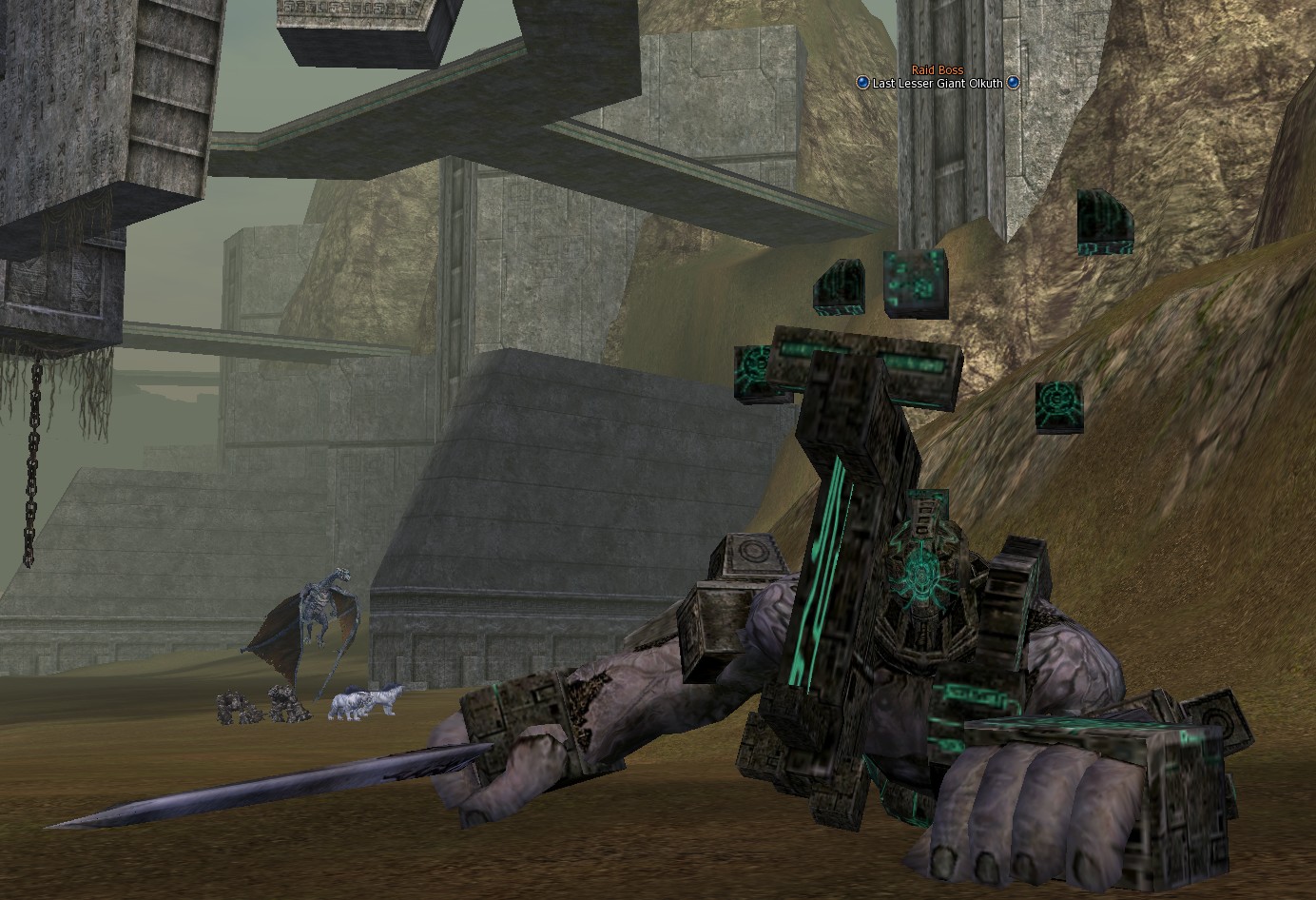This screenshot has height=900, width=1316.
Task: Select the Last Lesser Giant Olkuth nameplate
Action: tap(938, 83)
